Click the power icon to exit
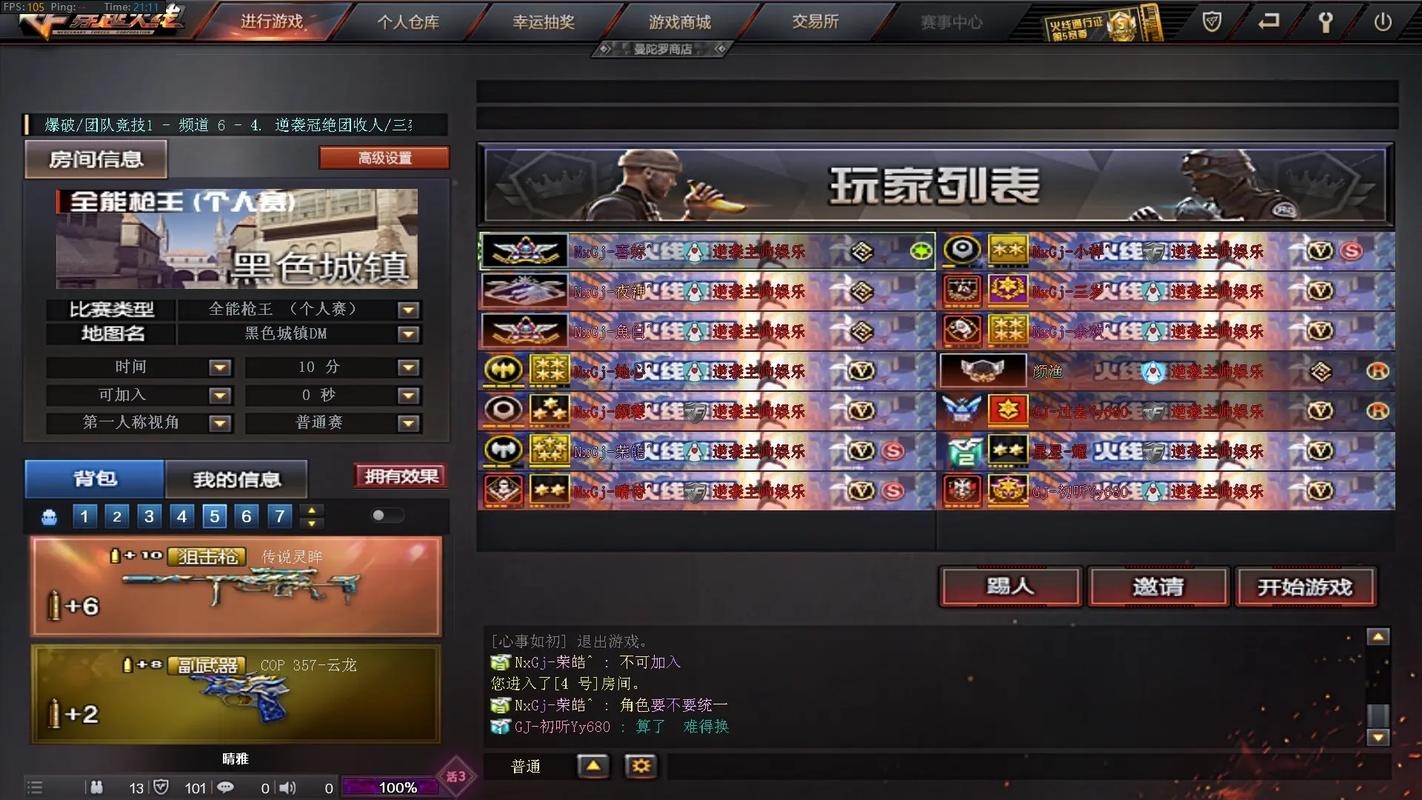 (1382, 22)
